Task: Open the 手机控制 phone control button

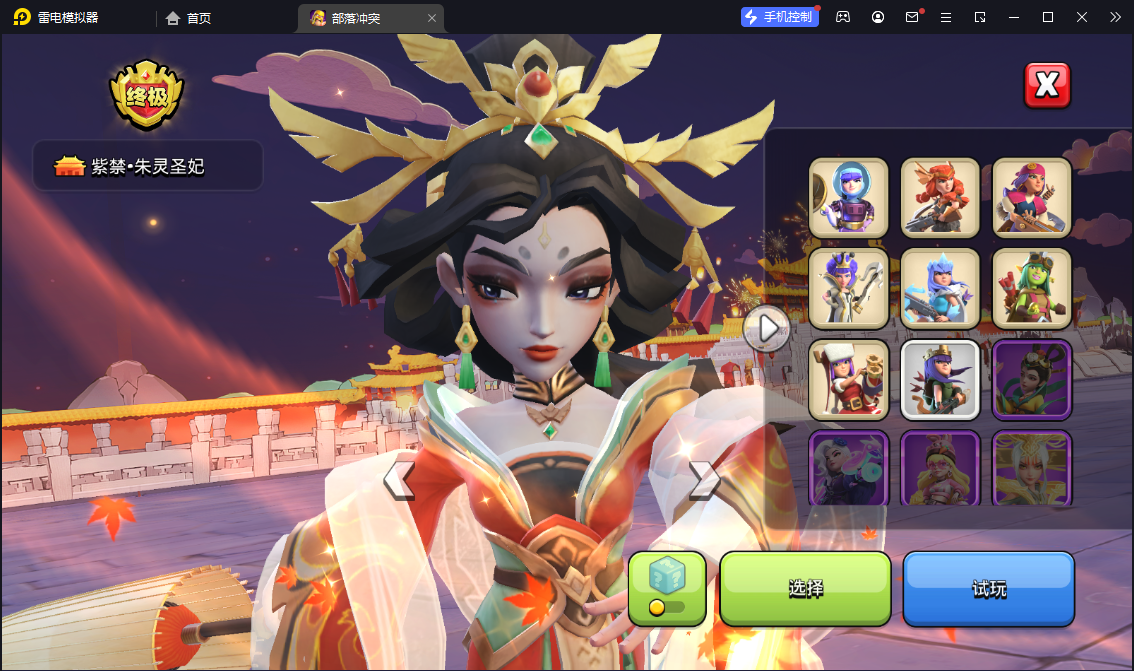Action: point(779,17)
